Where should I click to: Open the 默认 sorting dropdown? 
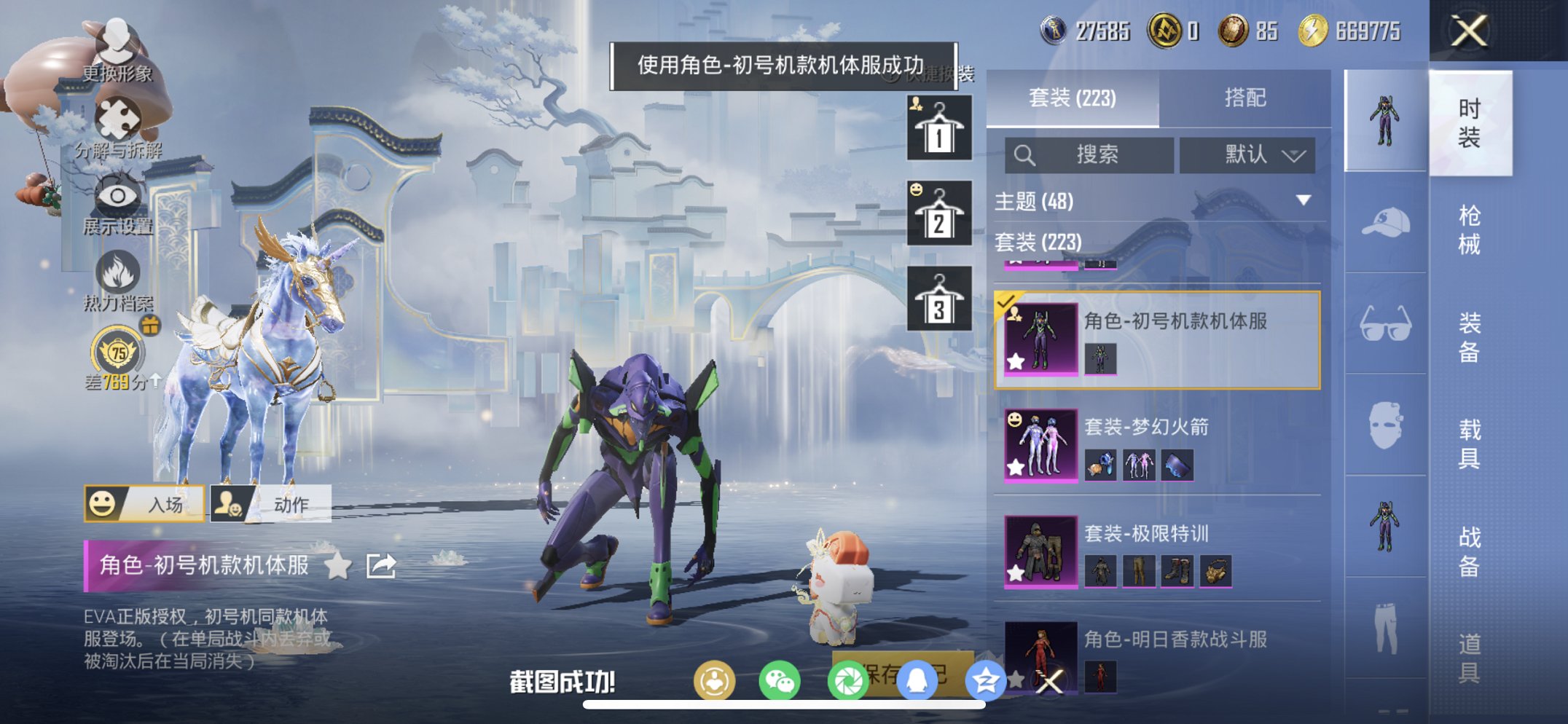1246,155
